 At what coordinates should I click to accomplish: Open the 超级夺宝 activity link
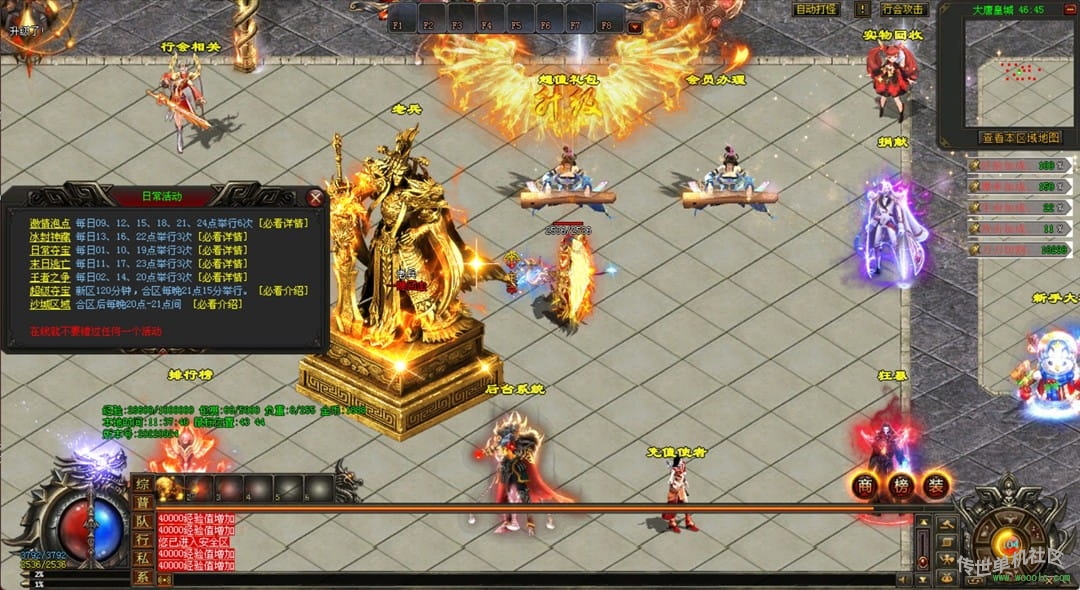(50, 291)
